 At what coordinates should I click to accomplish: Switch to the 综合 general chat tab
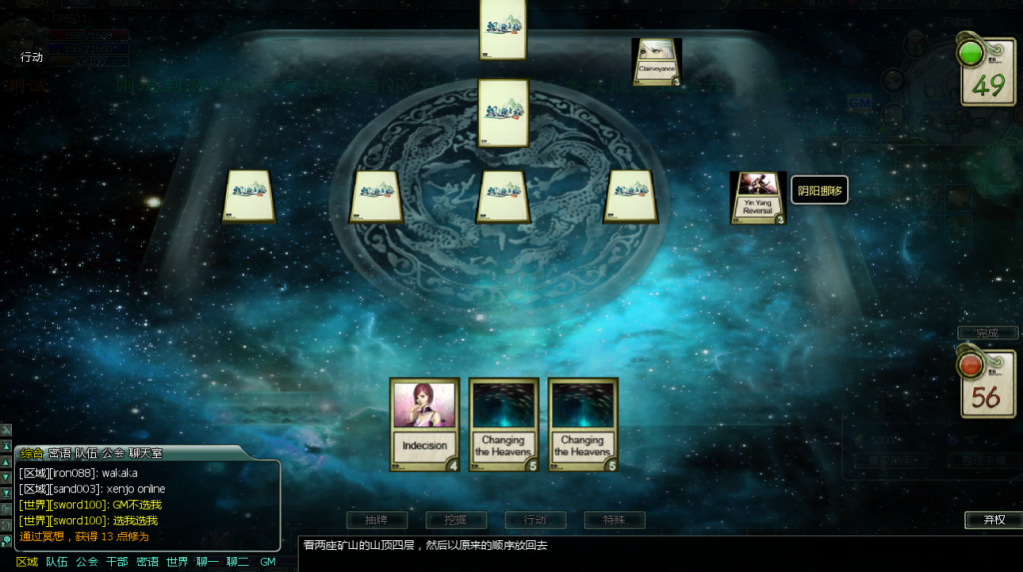click(32, 453)
